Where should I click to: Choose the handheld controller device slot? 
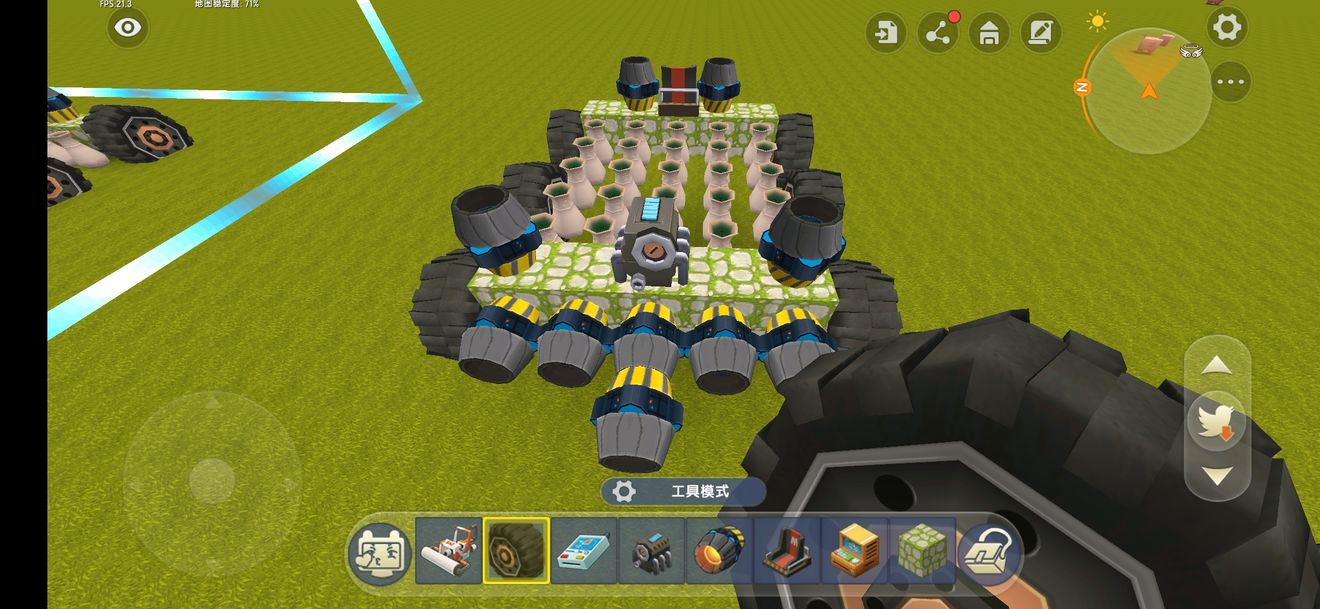pyautogui.click(x=584, y=551)
